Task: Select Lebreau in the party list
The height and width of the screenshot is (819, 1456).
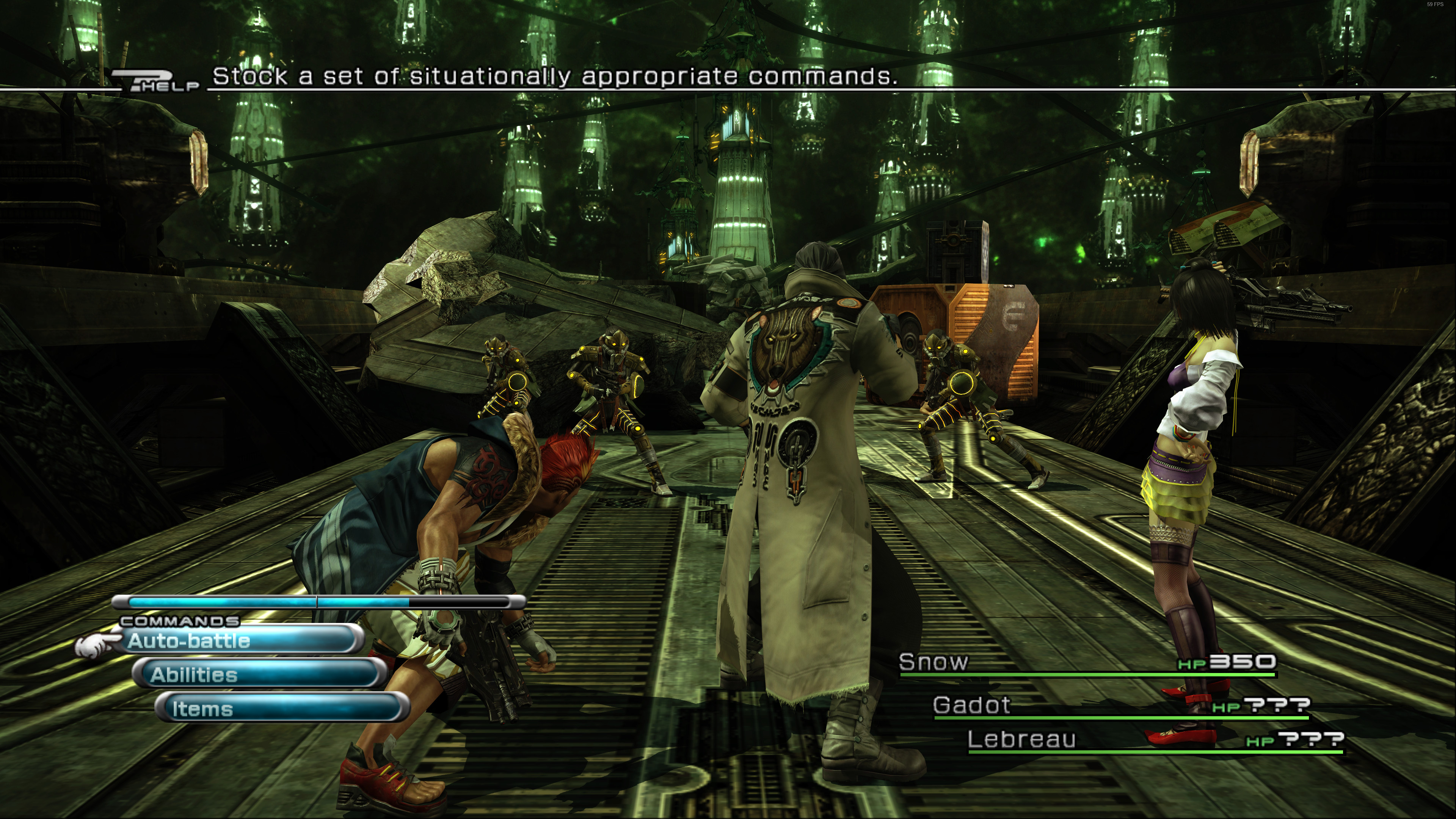Action: point(1021,739)
